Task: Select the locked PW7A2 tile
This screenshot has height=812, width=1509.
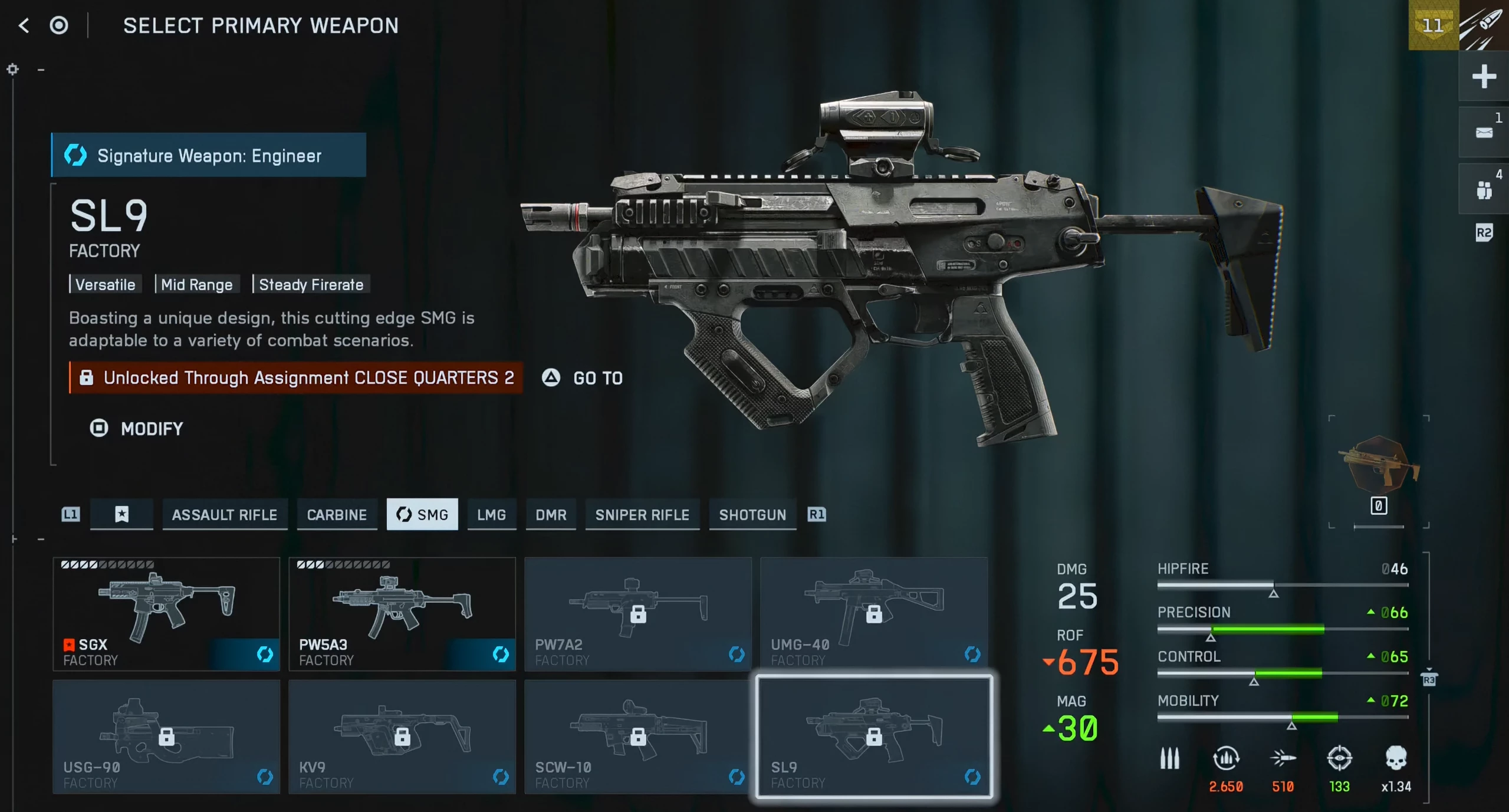Action: tap(638, 614)
